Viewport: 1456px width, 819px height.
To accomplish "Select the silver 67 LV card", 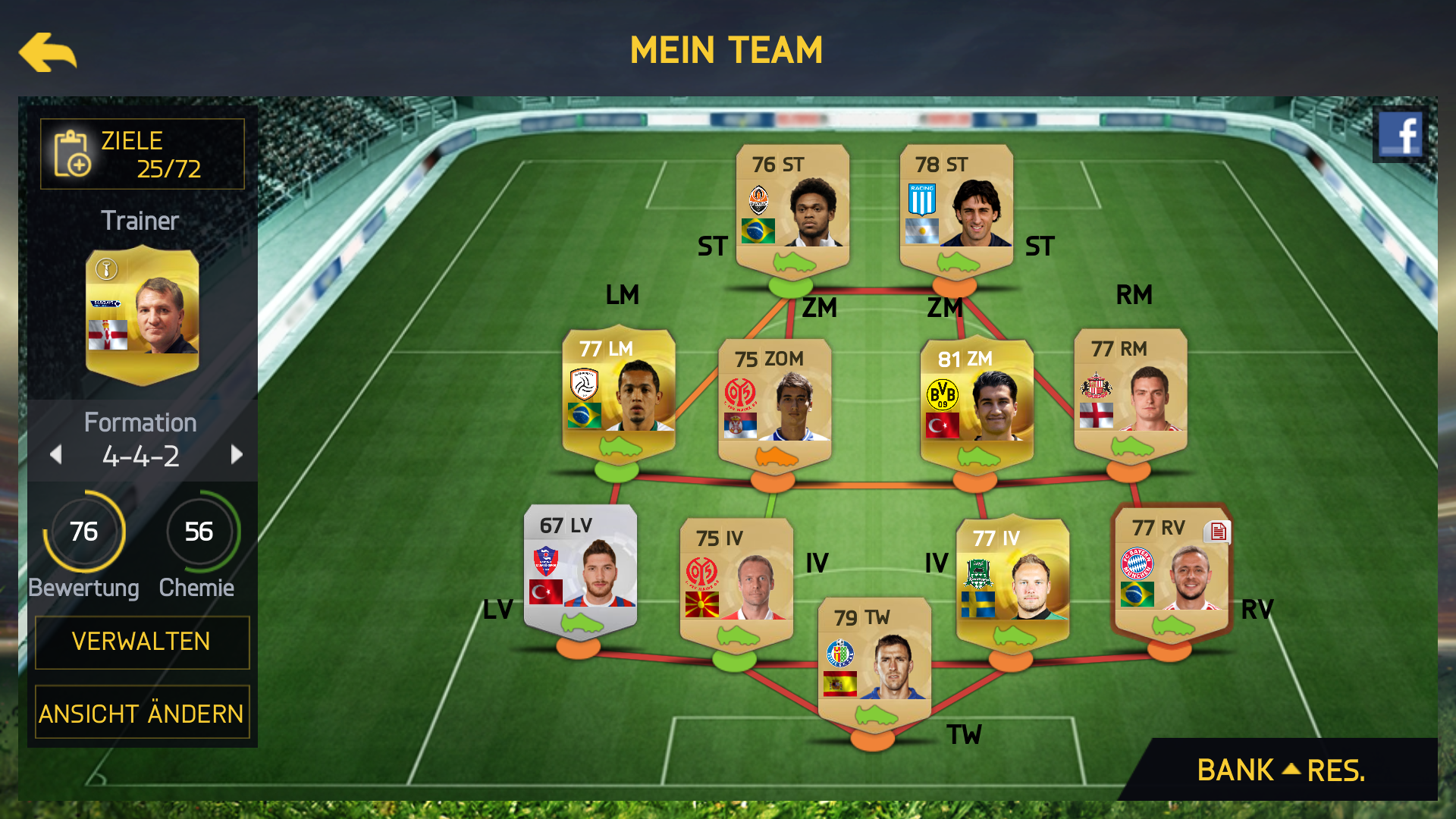I will click(580, 570).
